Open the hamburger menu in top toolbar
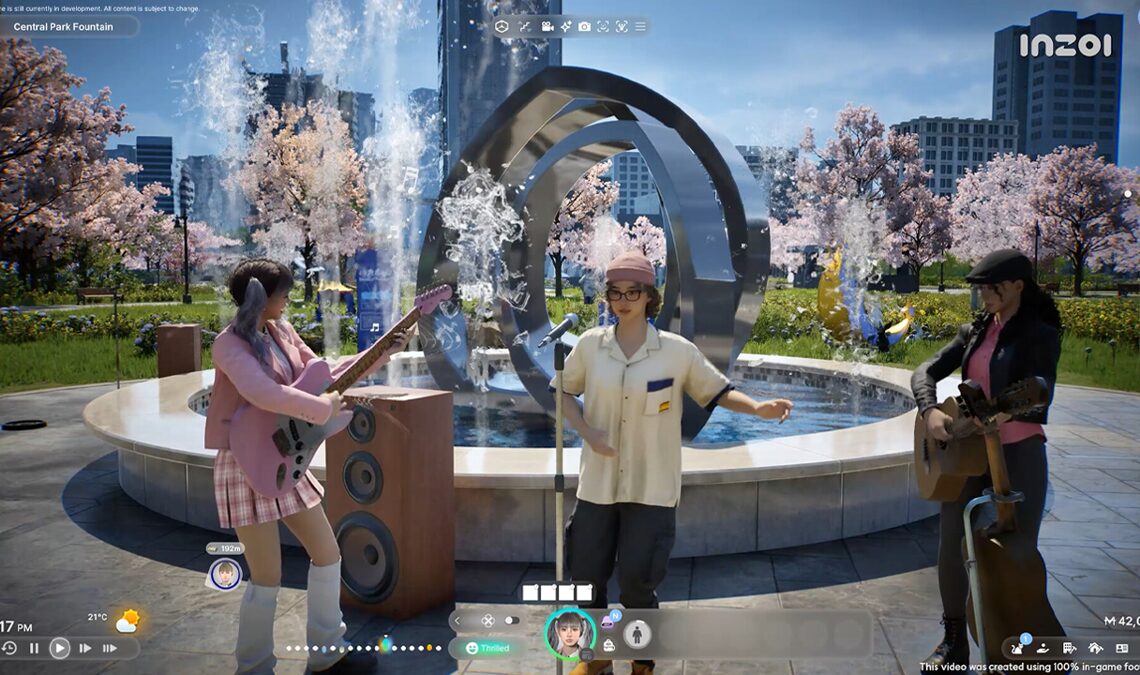1140x675 pixels. pos(640,26)
